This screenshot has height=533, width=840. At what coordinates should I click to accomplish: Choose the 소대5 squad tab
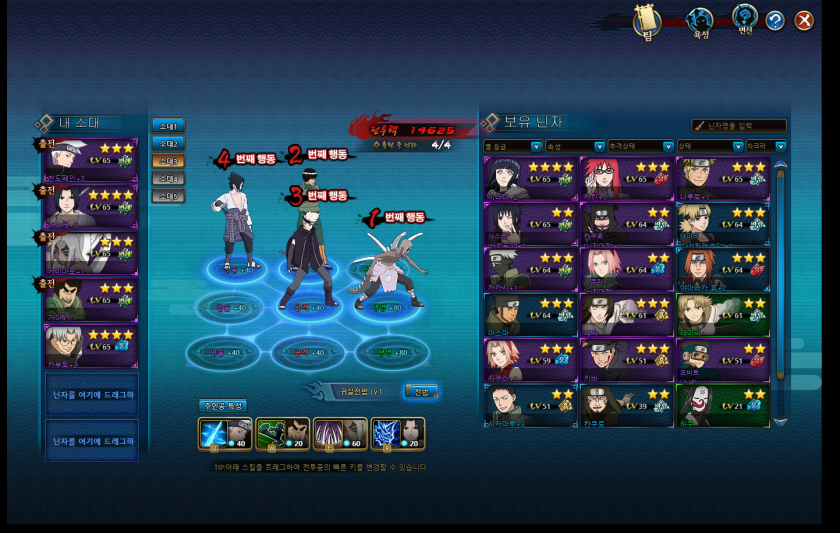[168, 195]
